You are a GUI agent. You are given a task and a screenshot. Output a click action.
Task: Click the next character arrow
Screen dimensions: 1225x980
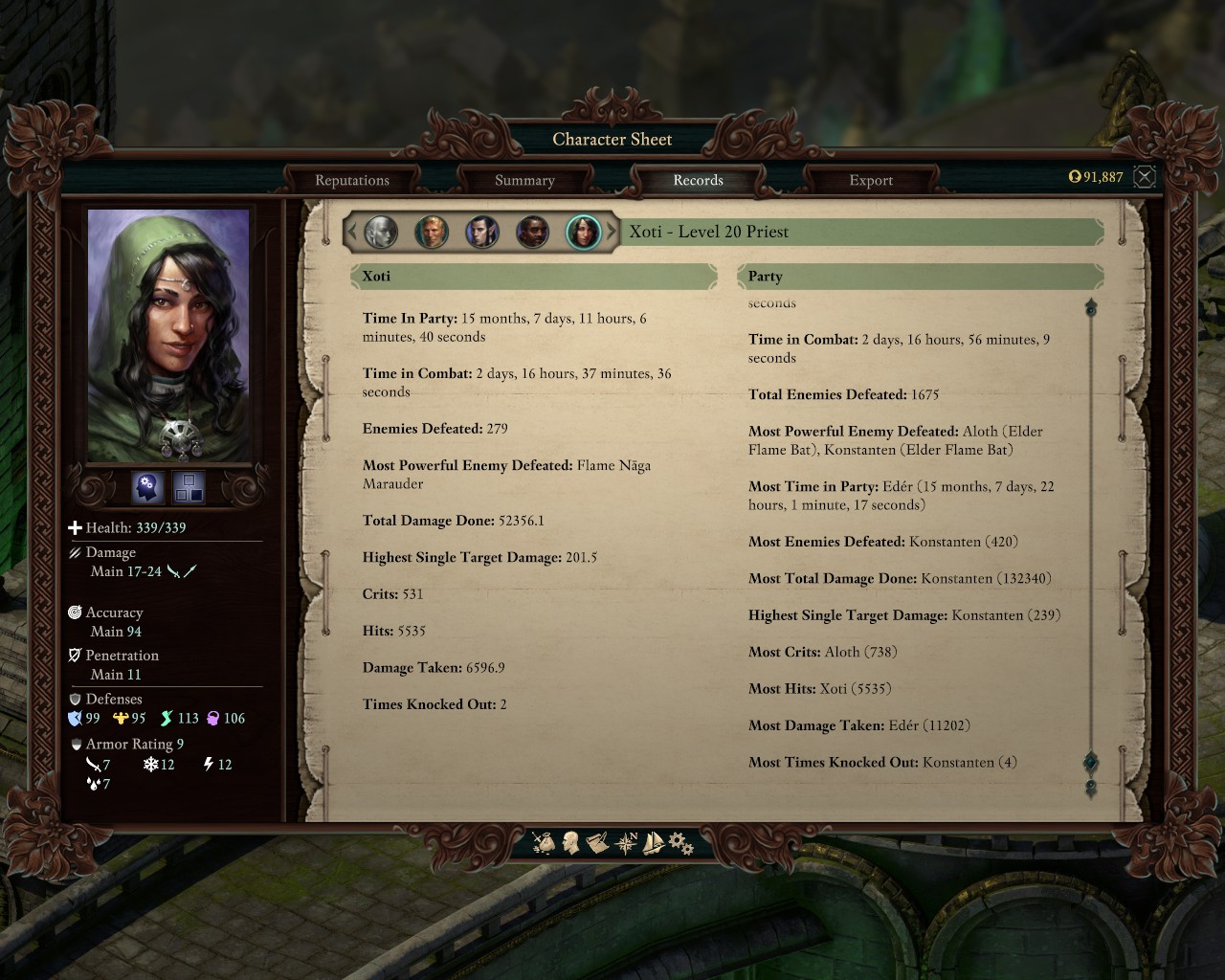(x=612, y=232)
